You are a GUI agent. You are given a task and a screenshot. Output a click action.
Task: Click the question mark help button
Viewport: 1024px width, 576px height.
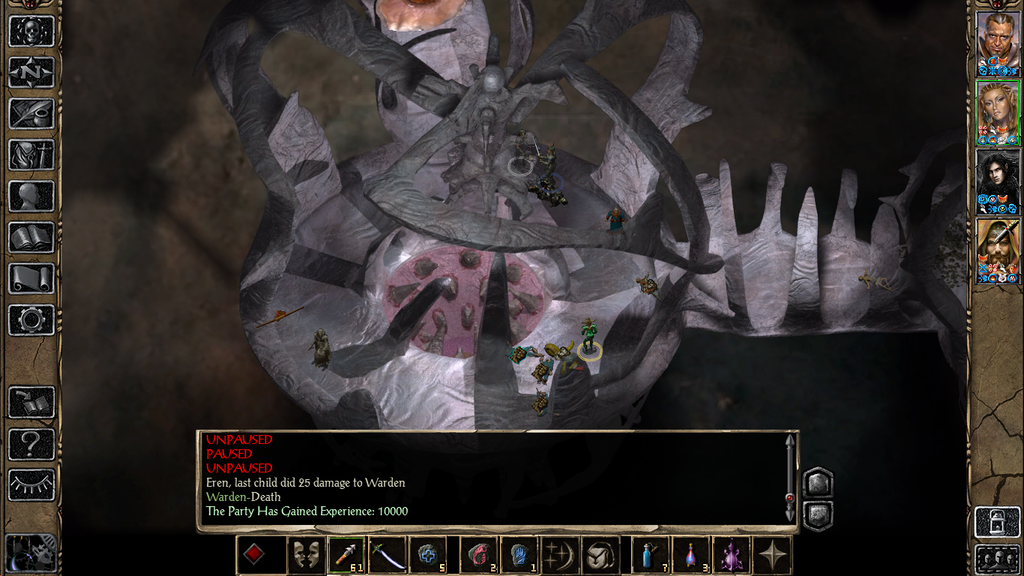[x=31, y=443]
